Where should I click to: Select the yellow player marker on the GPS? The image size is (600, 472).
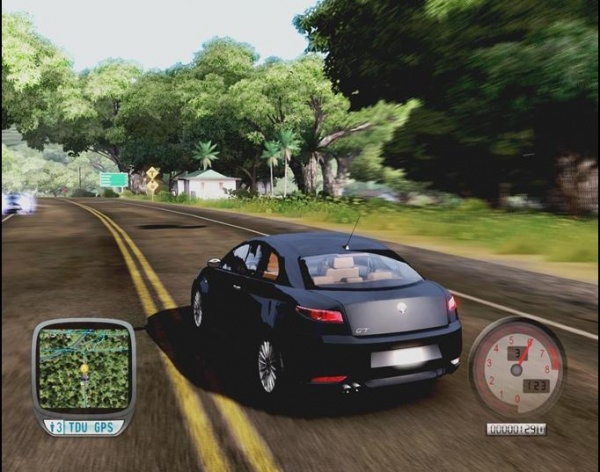coord(84,368)
